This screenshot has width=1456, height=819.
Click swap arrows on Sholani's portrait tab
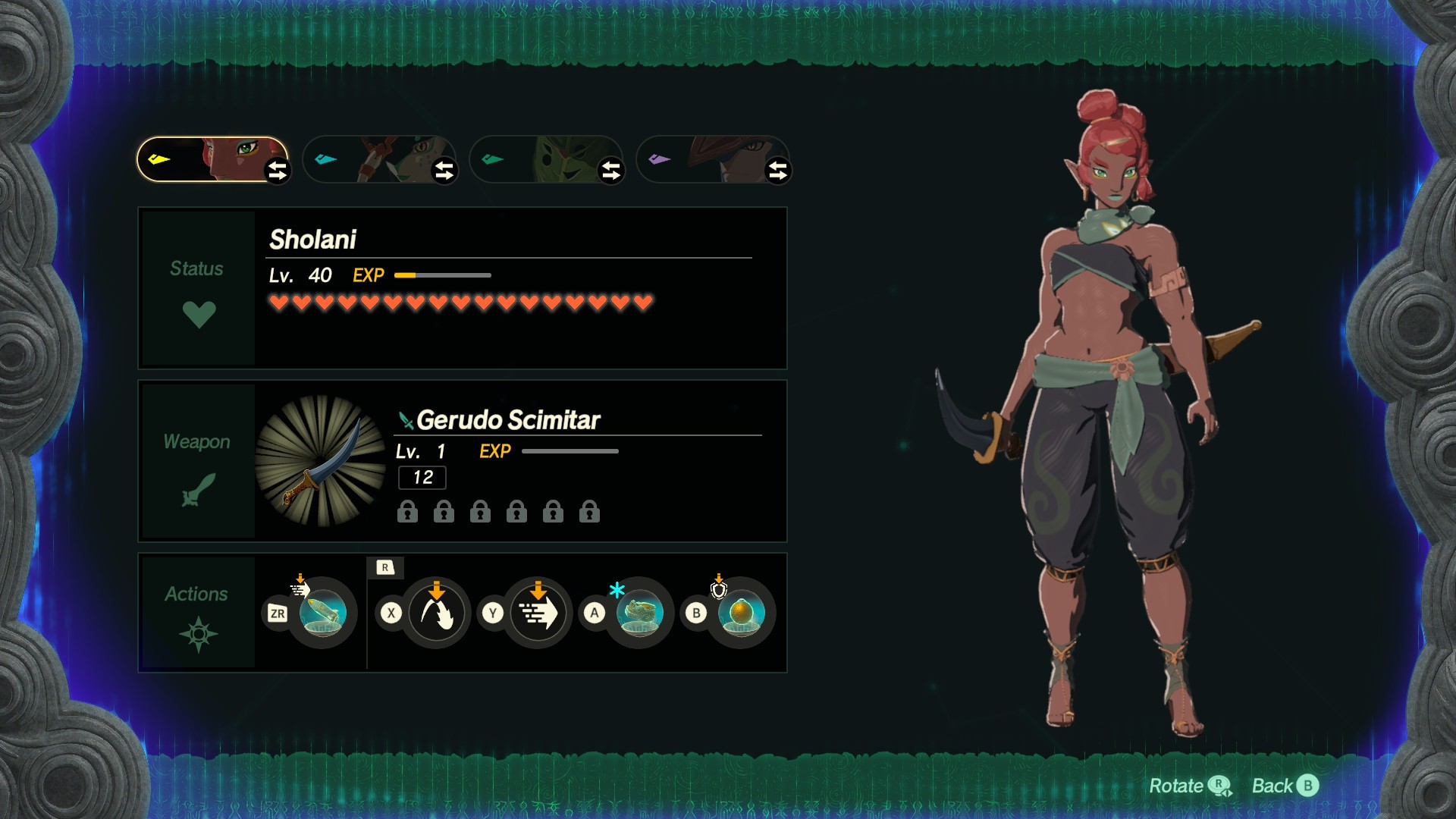coord(278,171)
